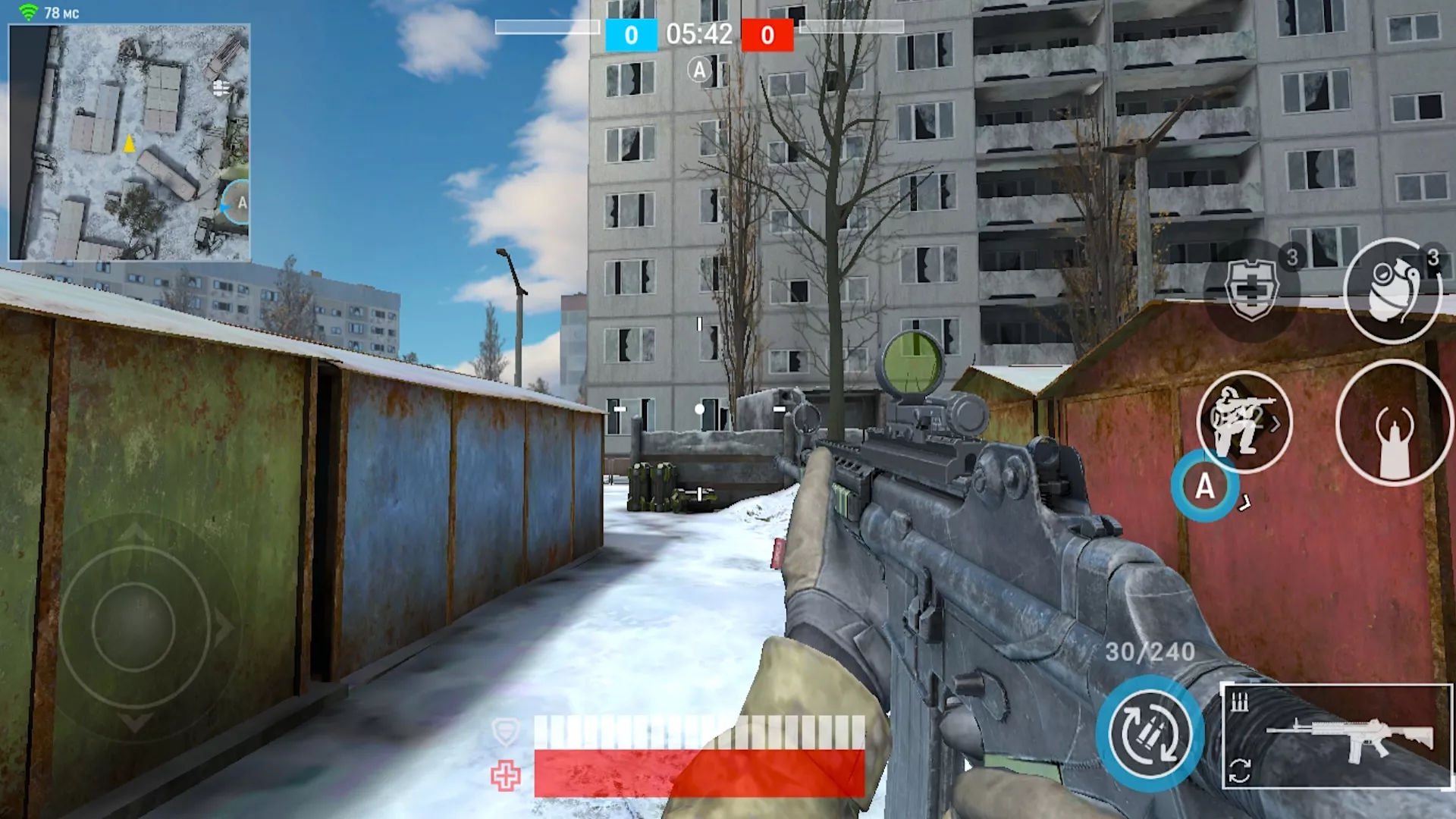
Task: Throw a grenade
Action: (1392, 291)
